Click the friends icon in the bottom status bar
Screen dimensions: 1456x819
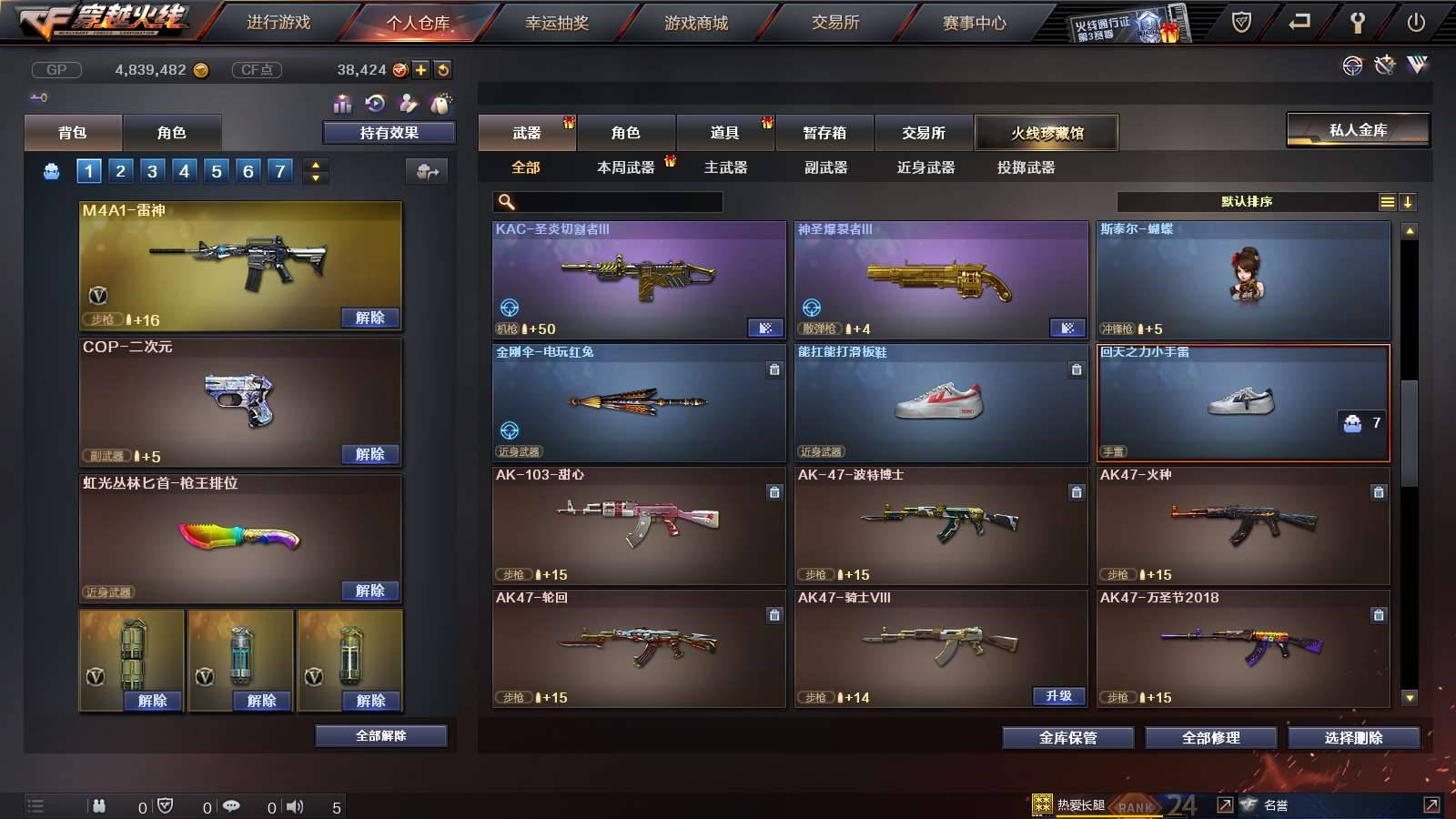[98, 805]
